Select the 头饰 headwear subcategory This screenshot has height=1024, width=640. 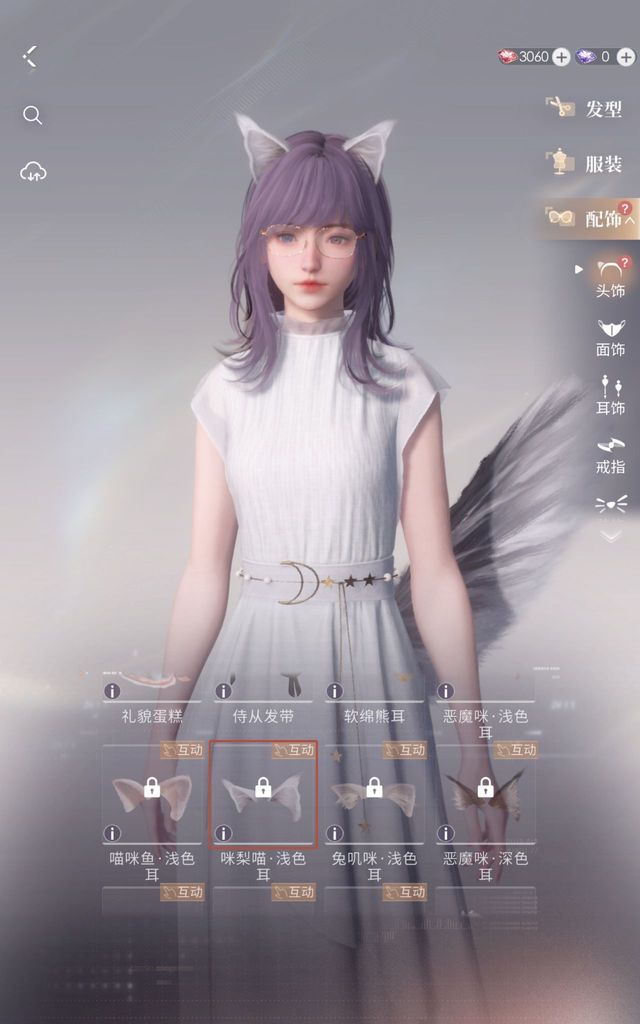click(x=610, y=277)
